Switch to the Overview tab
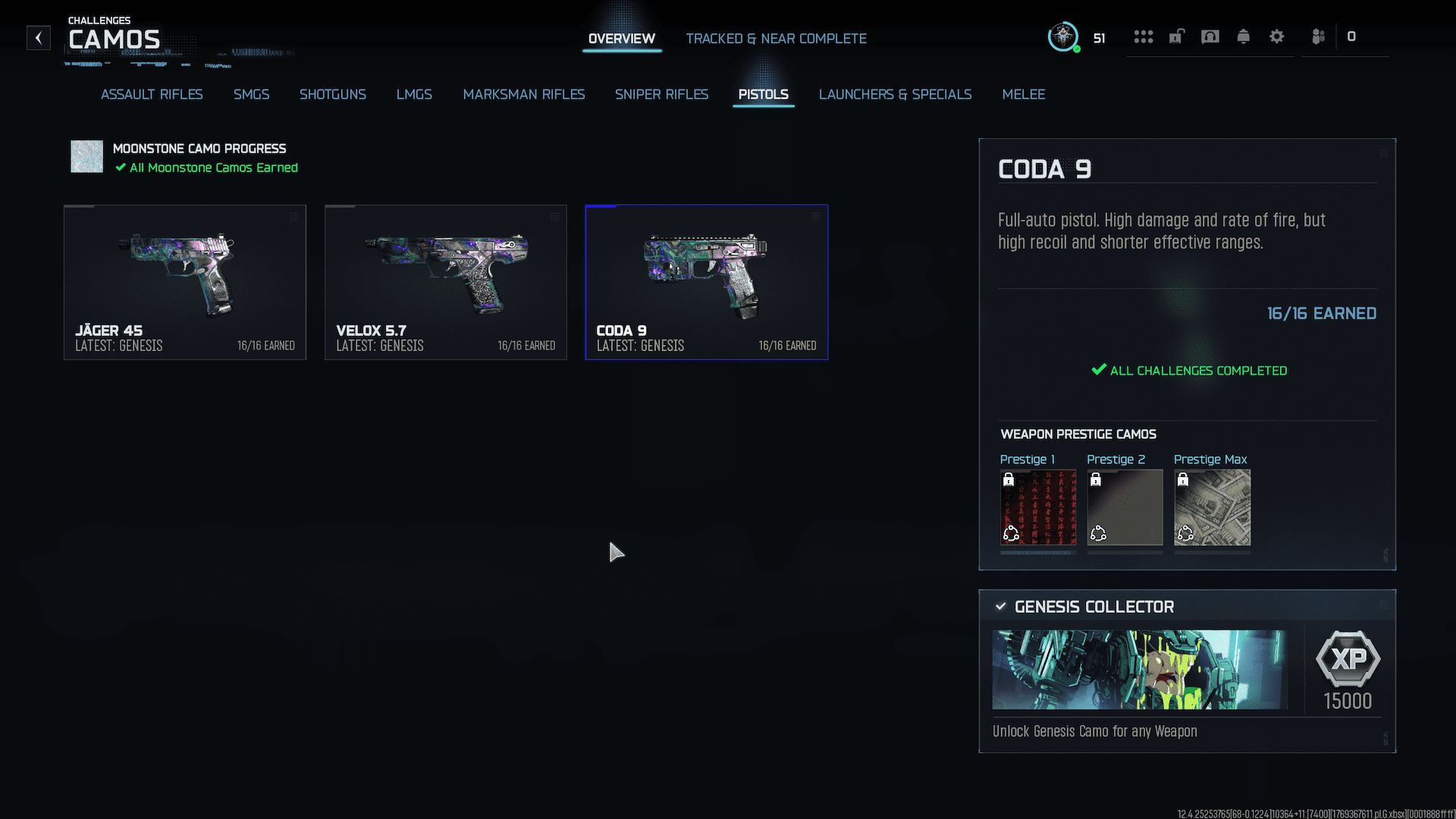 tap(621, 39)
